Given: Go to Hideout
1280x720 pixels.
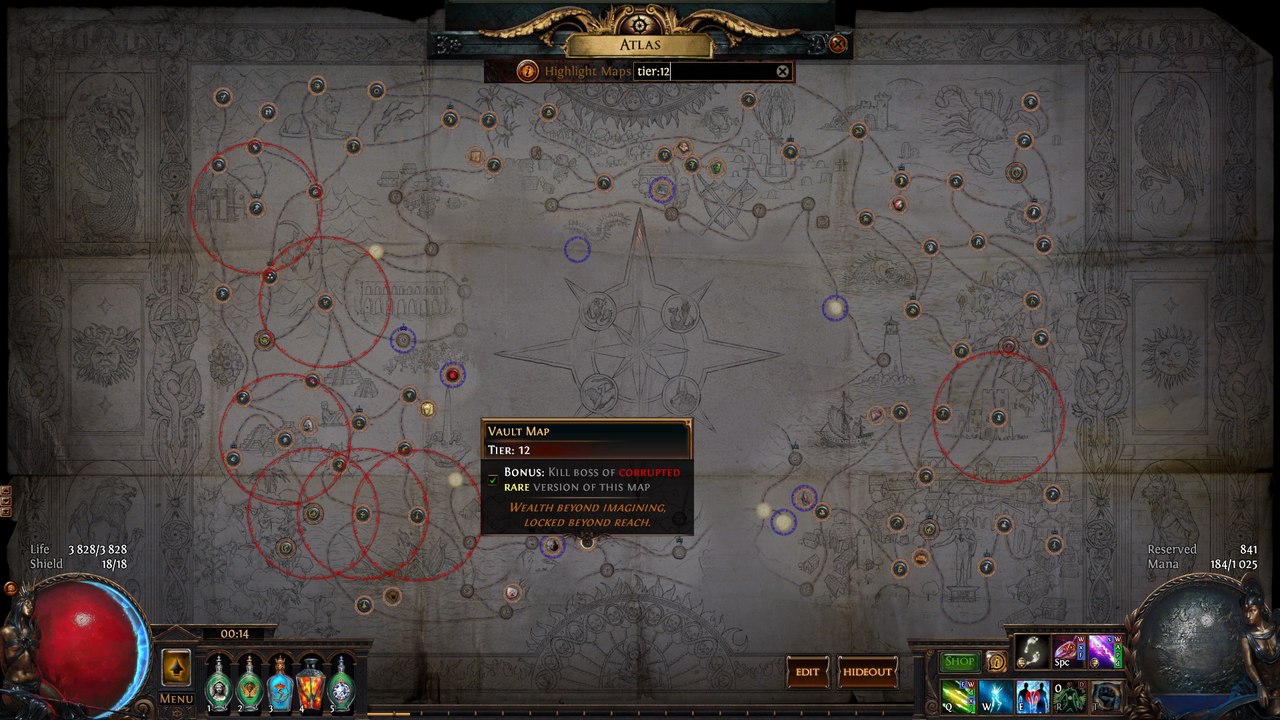Looking at the screenshot, I should pyautogui.click(x=866, y=672).
